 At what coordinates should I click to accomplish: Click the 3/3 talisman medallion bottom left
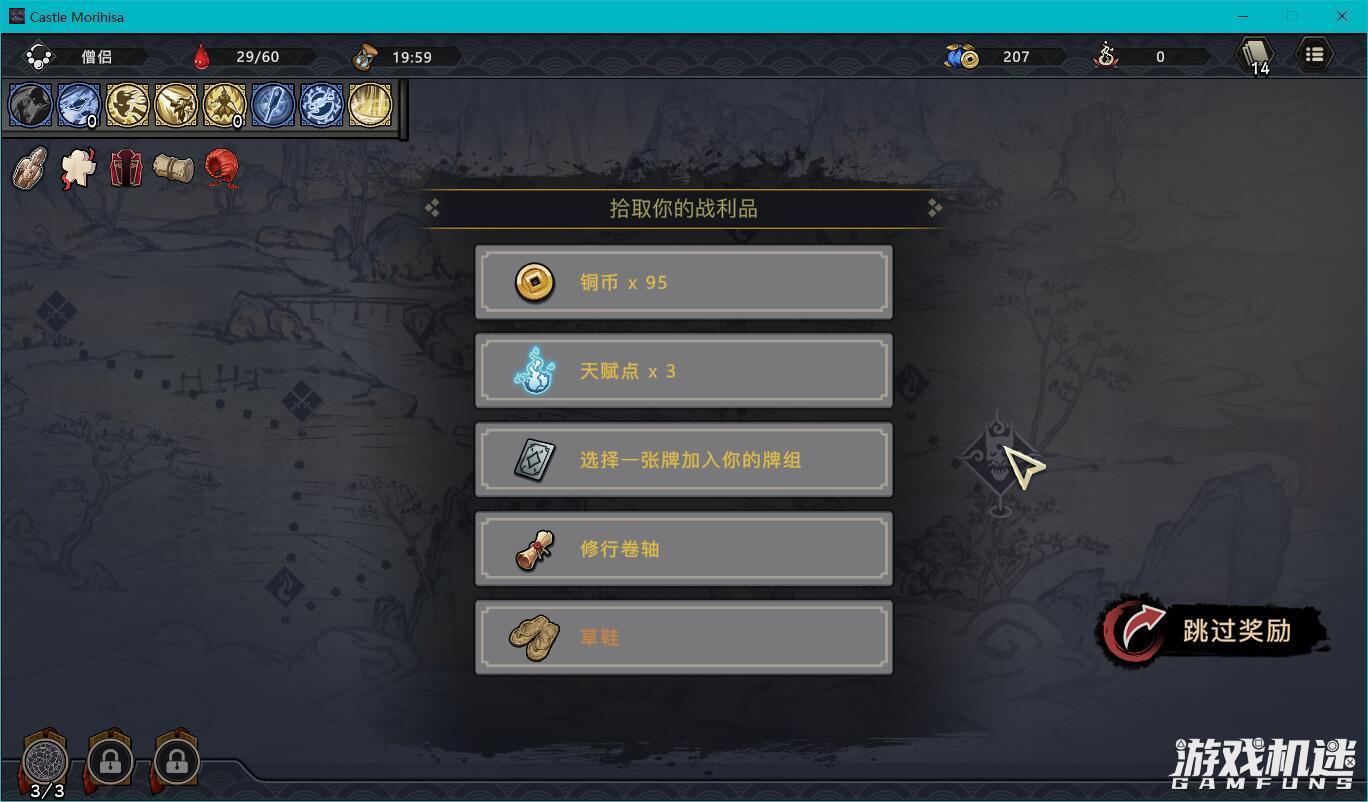tap(44, 761)
